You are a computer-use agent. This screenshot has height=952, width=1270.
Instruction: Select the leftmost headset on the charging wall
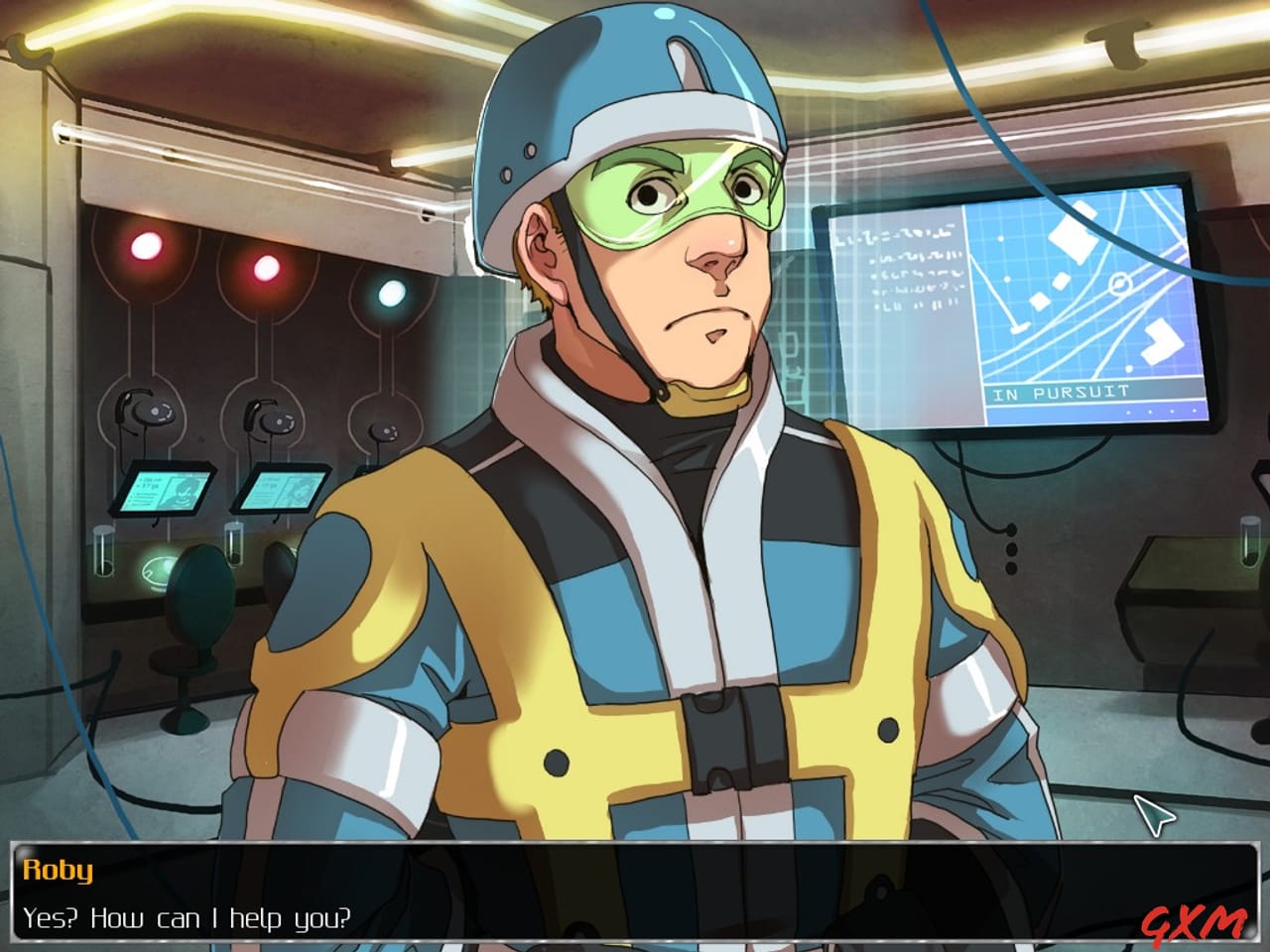pyautogui.click(x=149, y=411)
